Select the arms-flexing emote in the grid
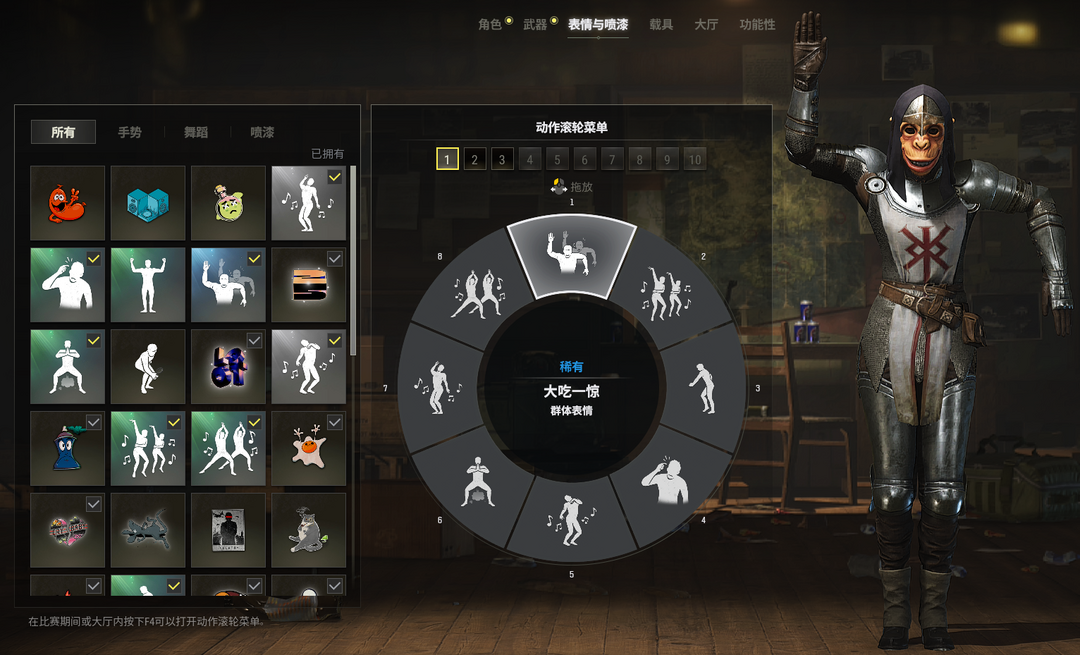1080x655 pixels. [148, 285]
